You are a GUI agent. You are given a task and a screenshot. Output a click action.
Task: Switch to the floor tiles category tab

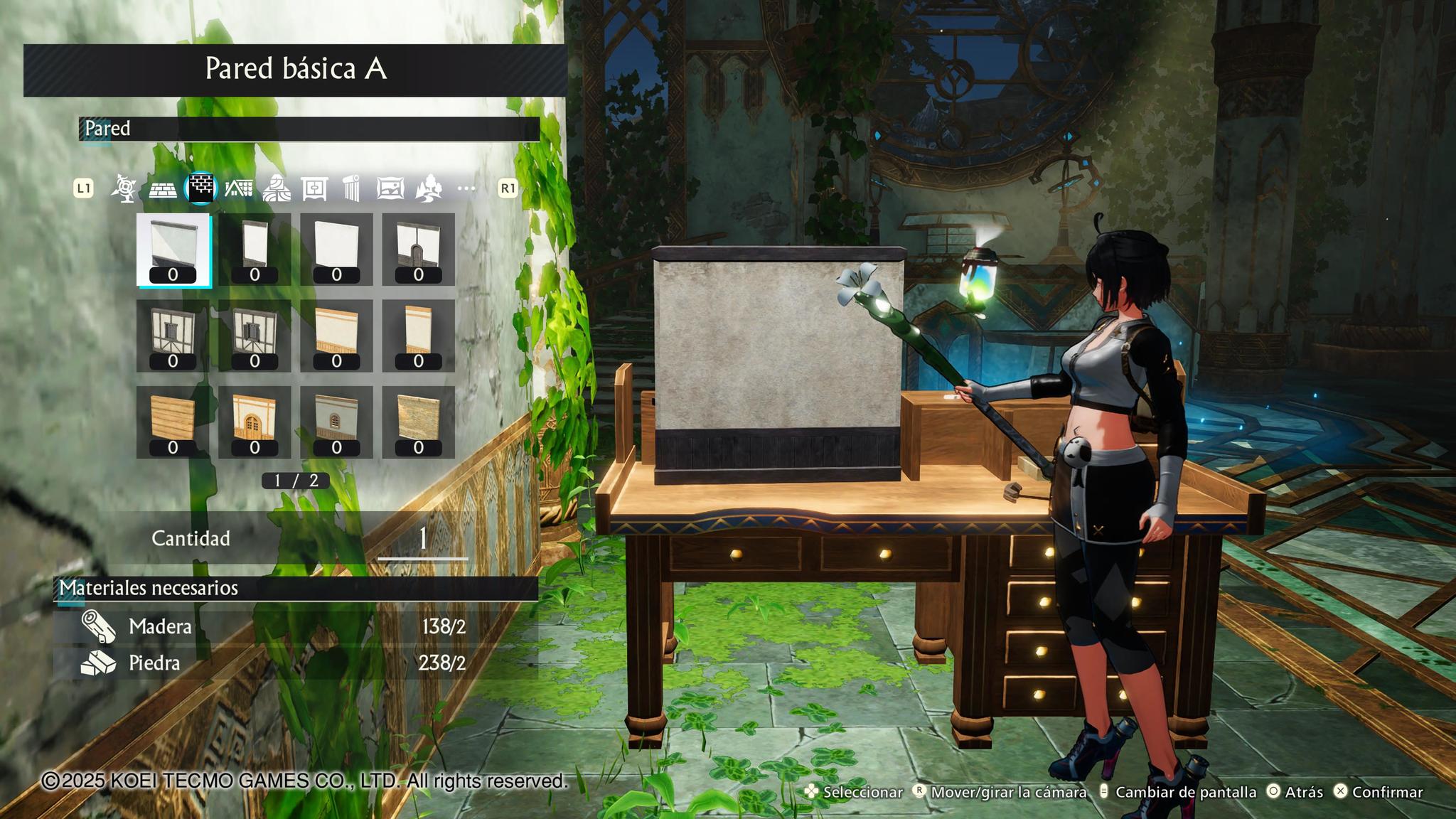pyautogui.click(x=163, y=189)
